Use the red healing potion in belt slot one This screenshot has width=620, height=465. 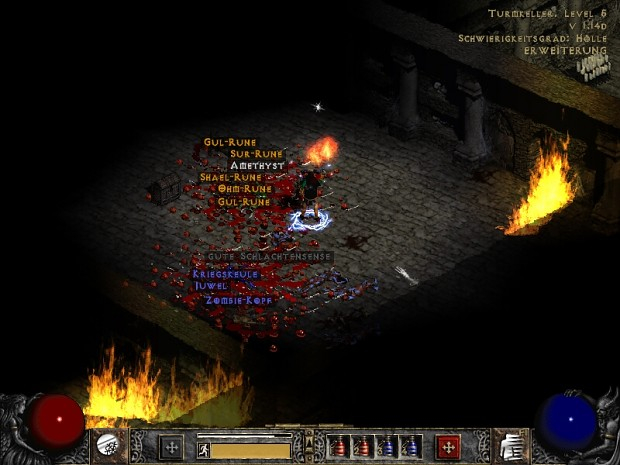coord(339,447)
